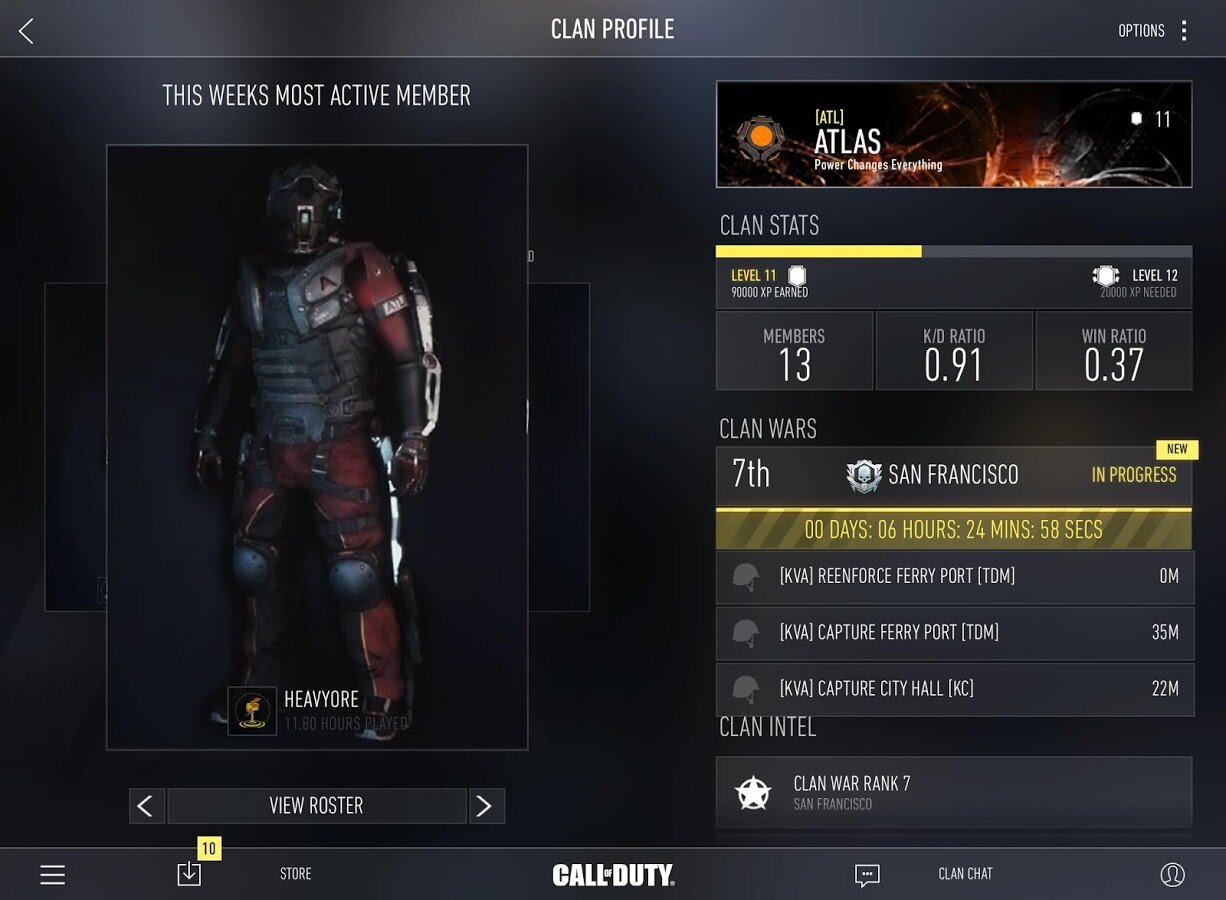Screen dimensions: 1226x900
Task: Select the Capture City Hall objective
Action: (954, 688)
